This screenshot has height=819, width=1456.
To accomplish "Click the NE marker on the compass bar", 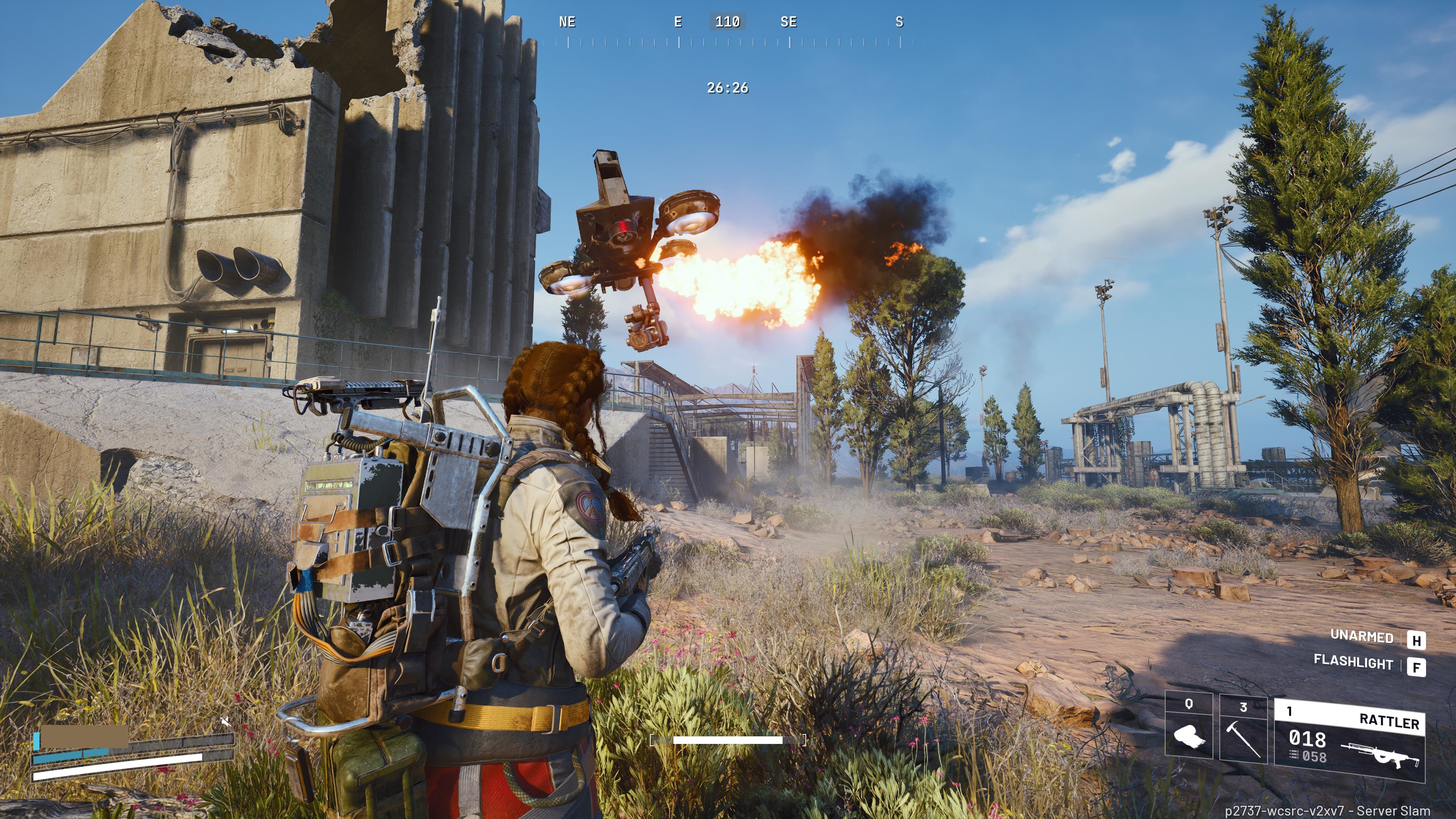I will pos(567,22).
